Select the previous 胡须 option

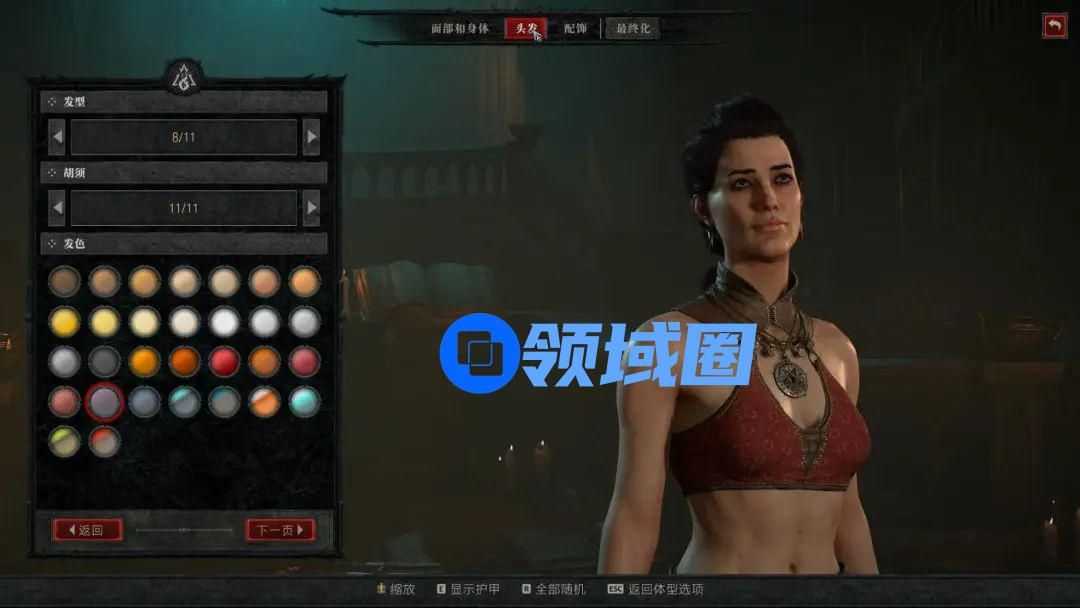click(57, 208)
